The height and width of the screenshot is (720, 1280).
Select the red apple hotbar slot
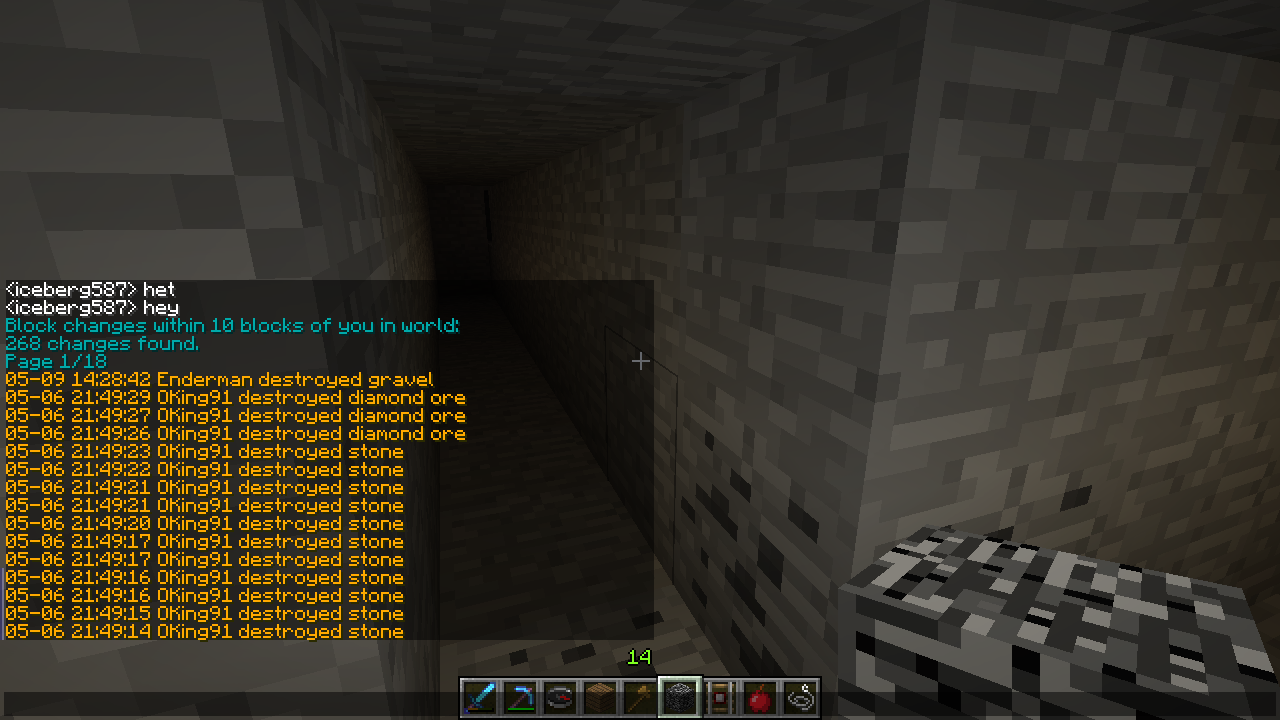point(759,697)
